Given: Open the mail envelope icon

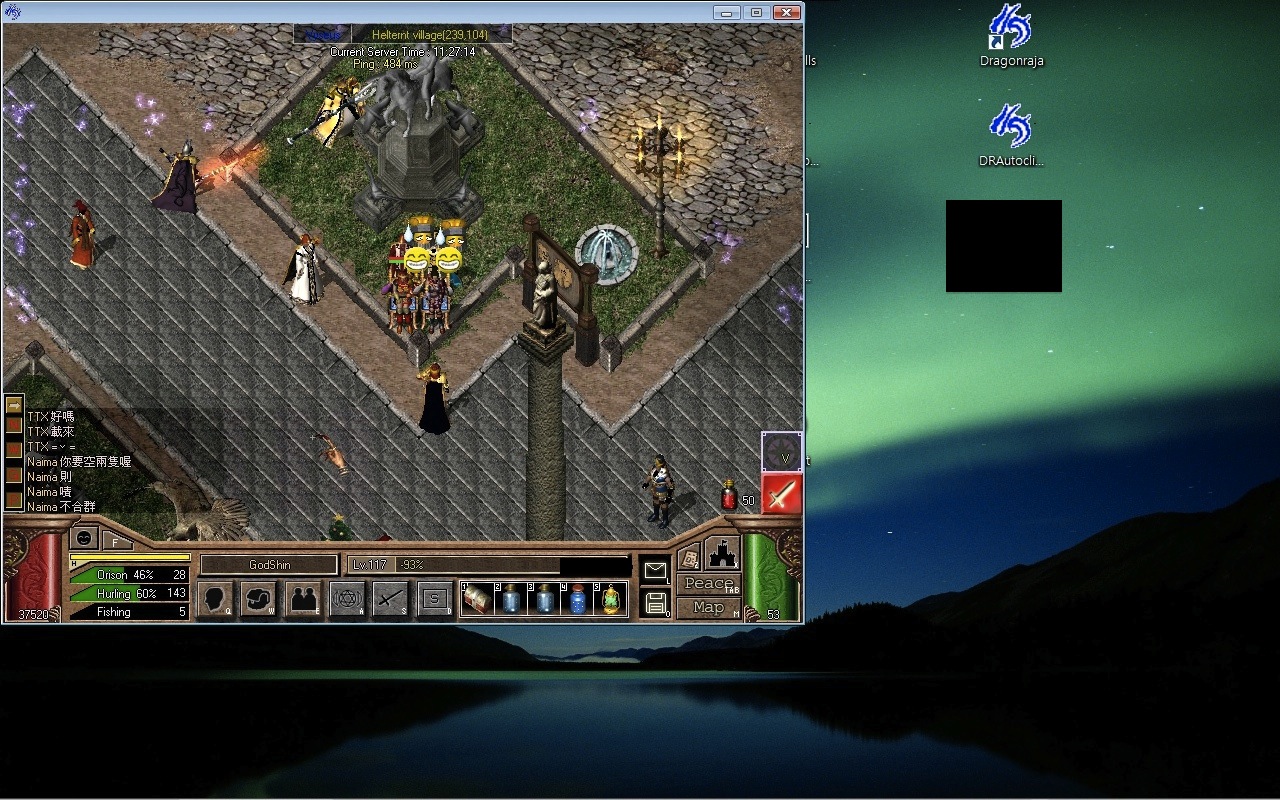Looking at the screenshot, I should click(655, 570).
